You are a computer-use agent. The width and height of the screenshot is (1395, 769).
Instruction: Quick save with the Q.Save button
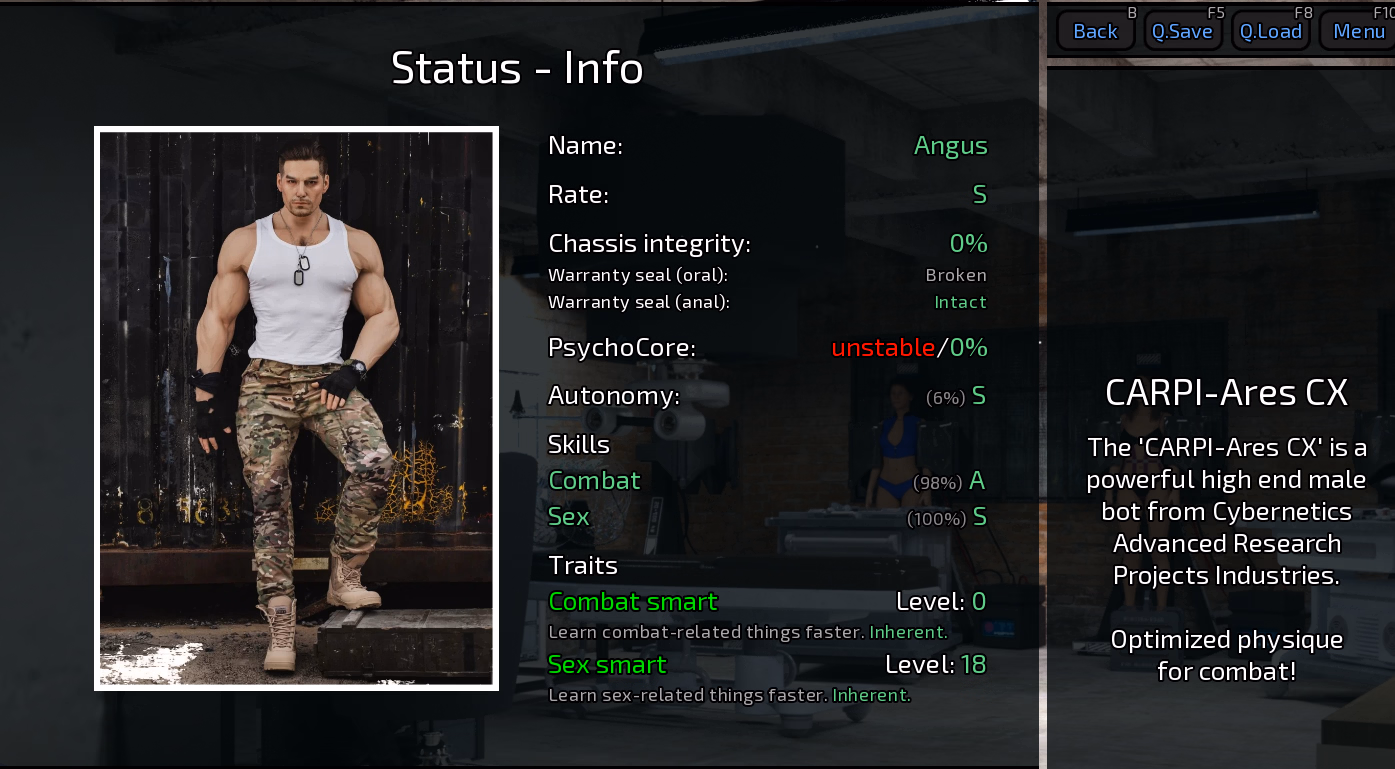point(1182,31)
